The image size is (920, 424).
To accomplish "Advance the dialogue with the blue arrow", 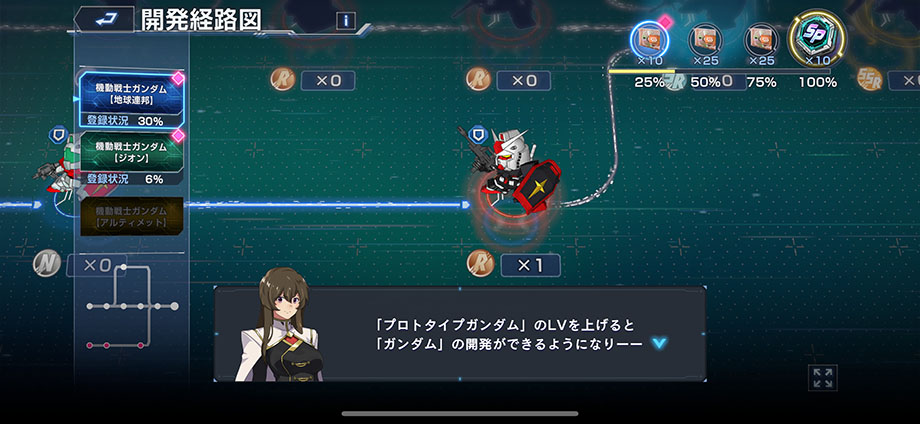I will coord(658,343).
